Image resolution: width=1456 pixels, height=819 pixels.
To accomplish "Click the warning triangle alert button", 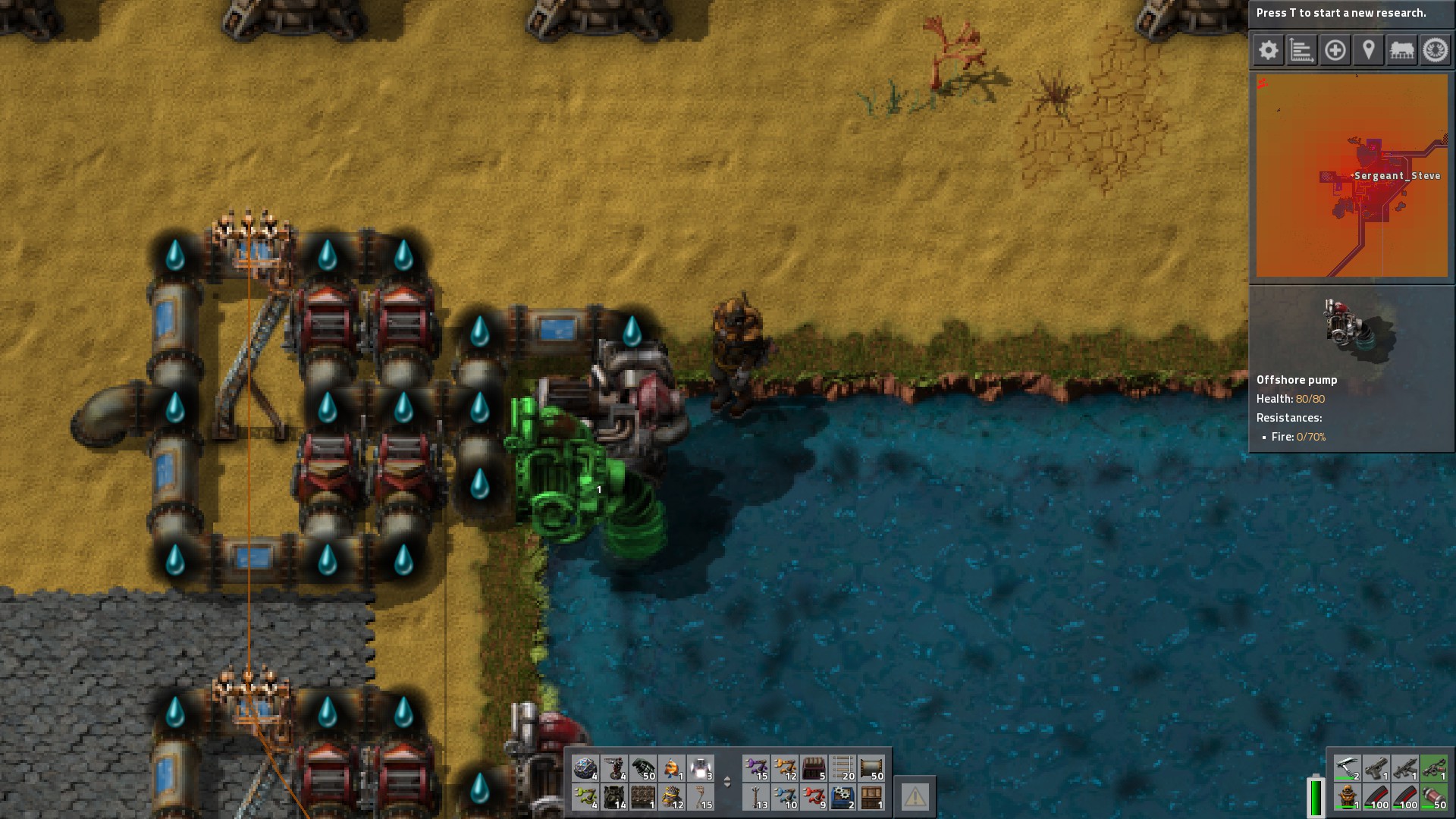I will point(915,796).
